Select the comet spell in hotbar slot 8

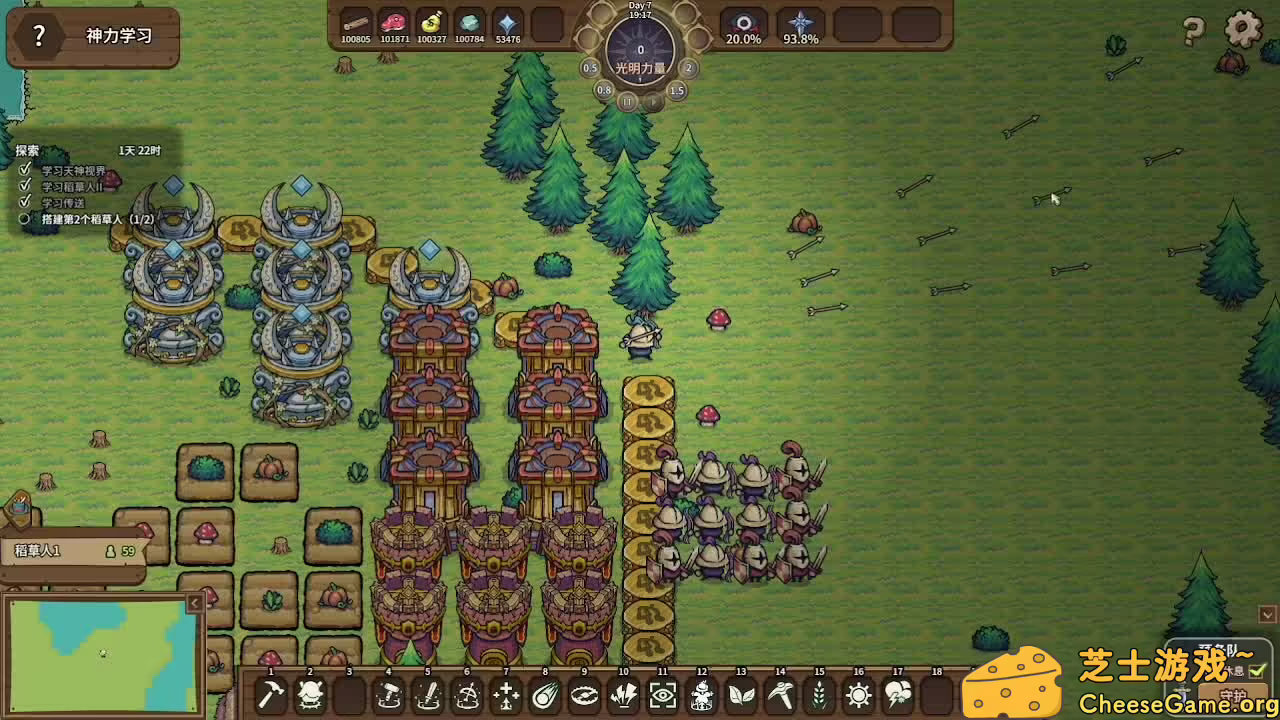point(544,694)
